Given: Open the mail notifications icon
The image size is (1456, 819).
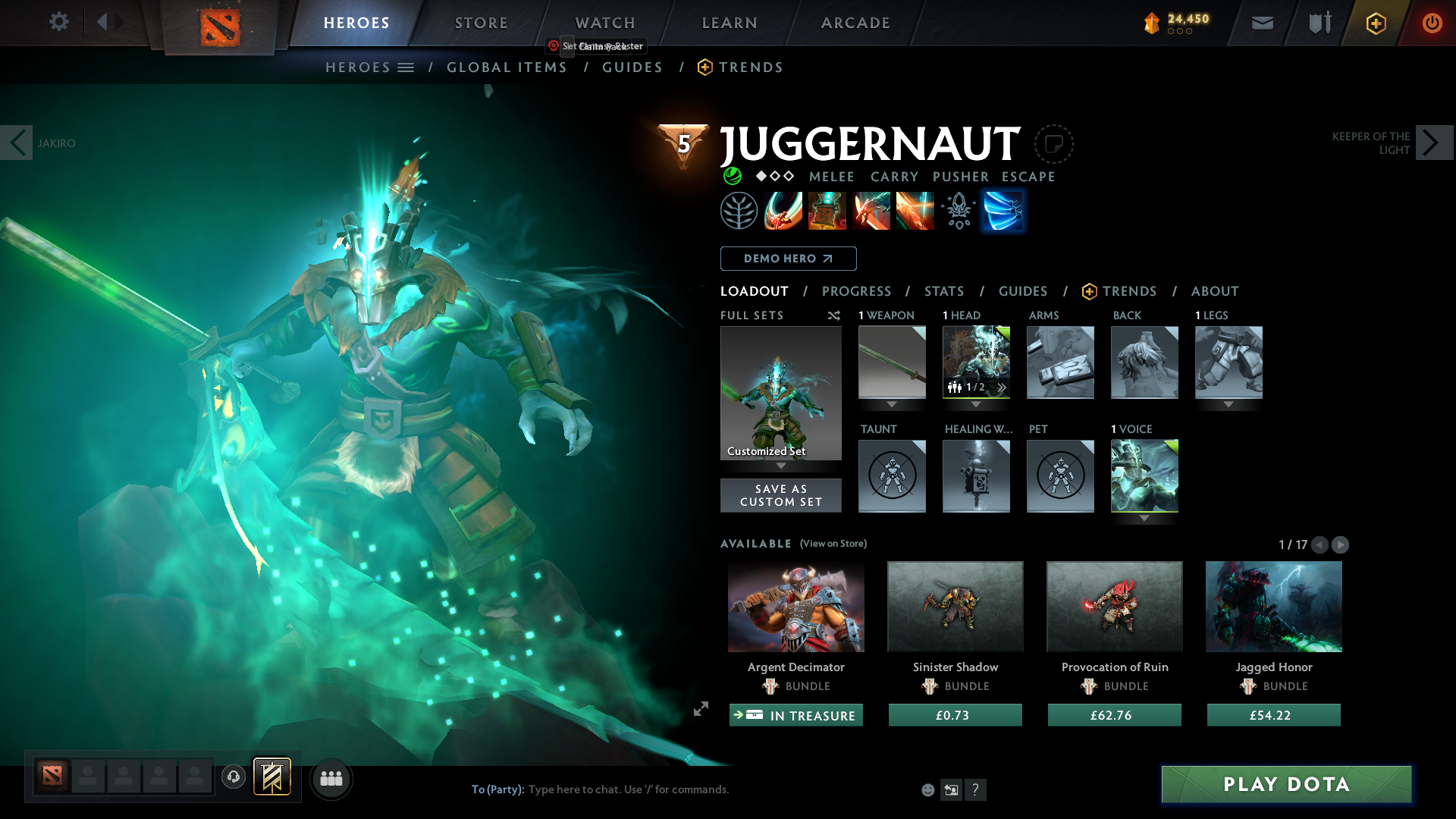Looking at the screenshot, I should [1262, 23].
